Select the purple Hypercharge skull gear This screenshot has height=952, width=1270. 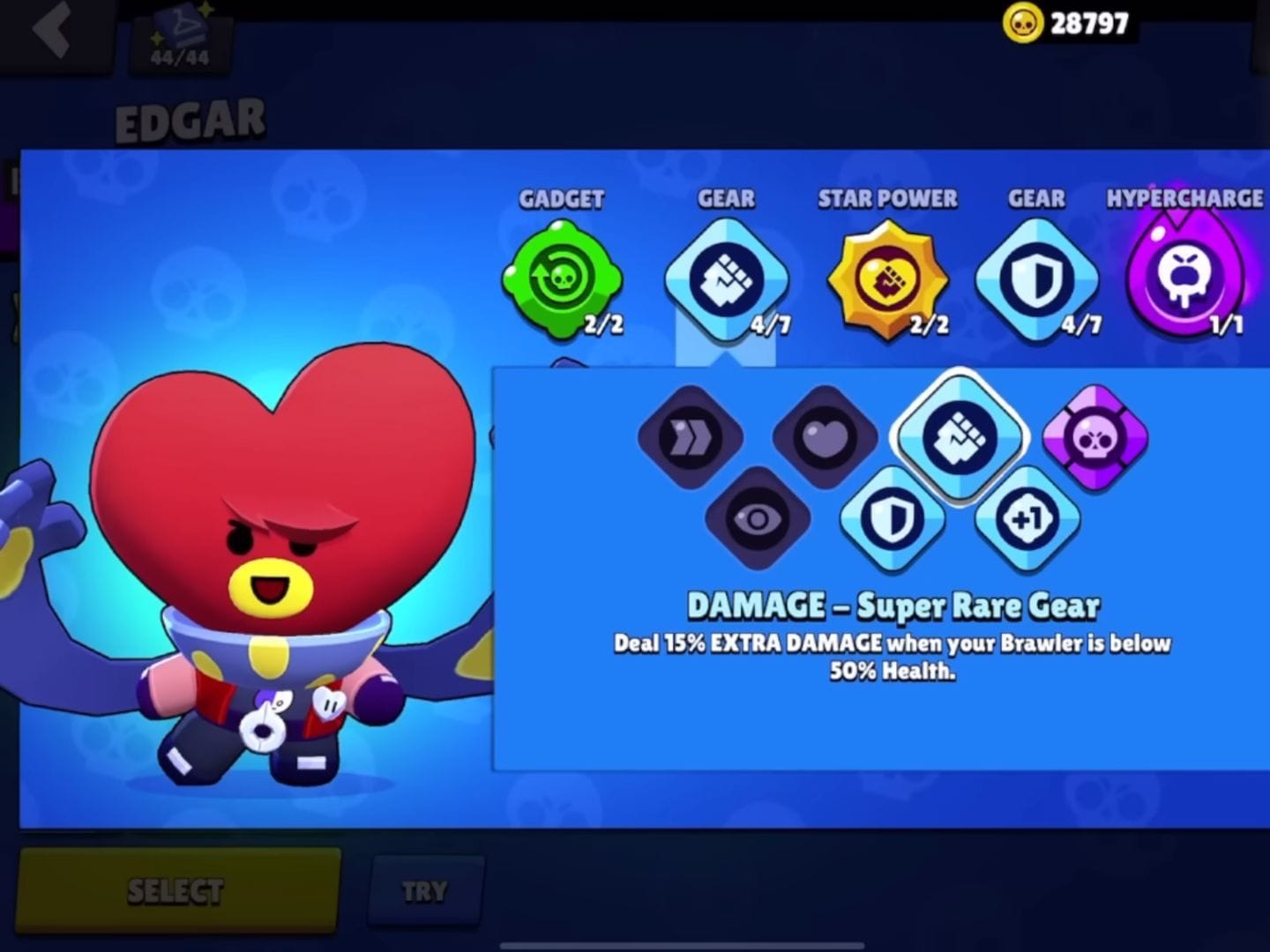1094,438
